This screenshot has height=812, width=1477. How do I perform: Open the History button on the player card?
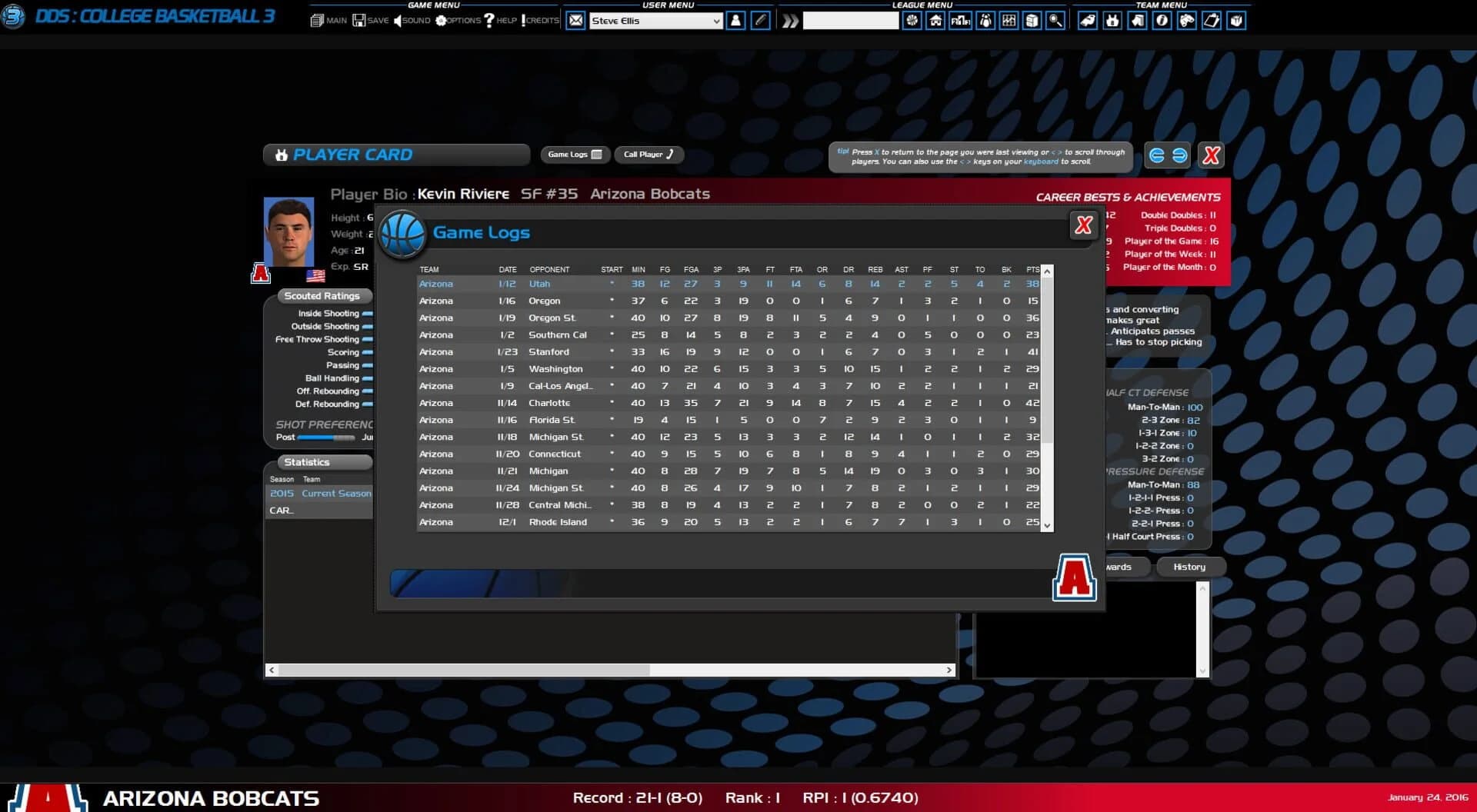1190,567
